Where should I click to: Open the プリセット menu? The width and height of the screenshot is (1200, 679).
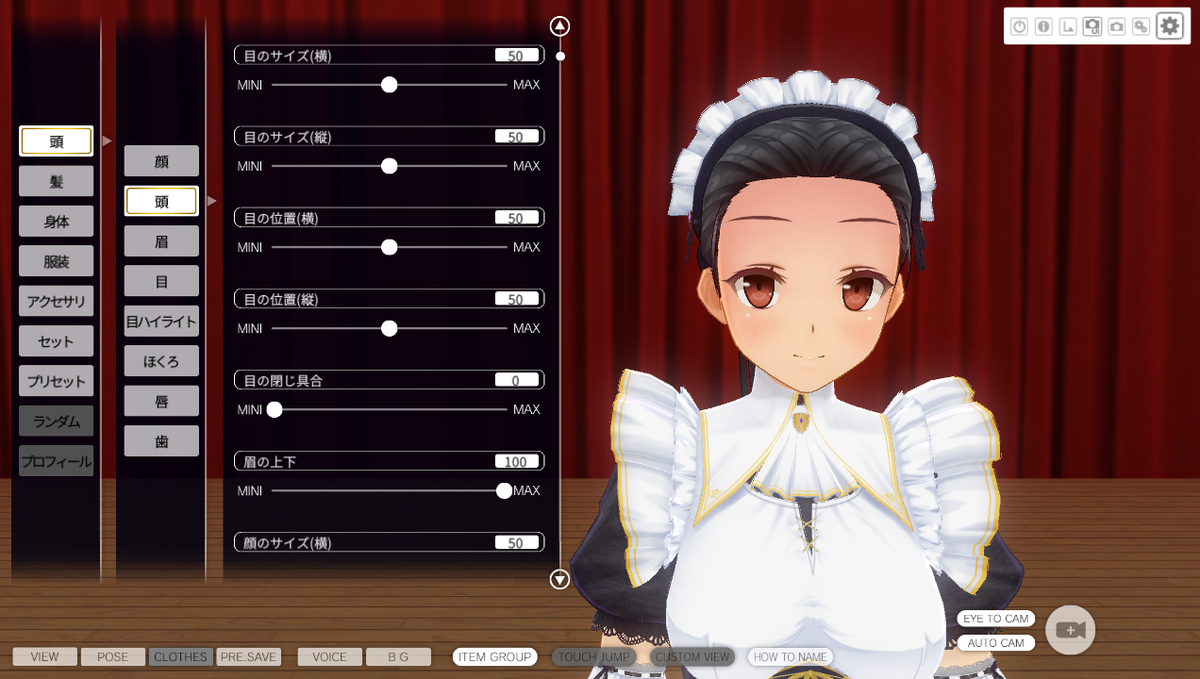56,381
